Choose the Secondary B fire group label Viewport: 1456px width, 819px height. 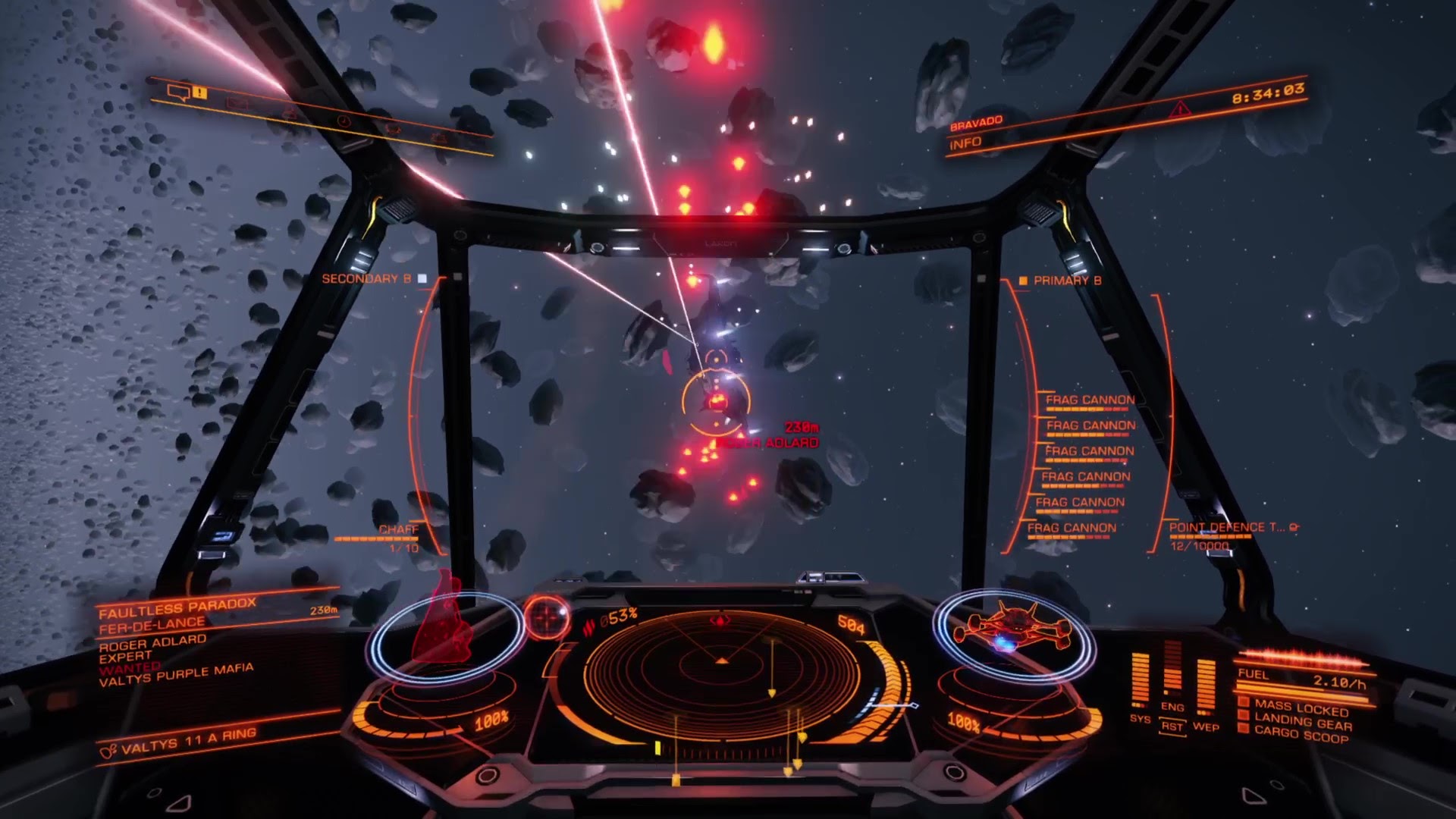coord(366,279)
